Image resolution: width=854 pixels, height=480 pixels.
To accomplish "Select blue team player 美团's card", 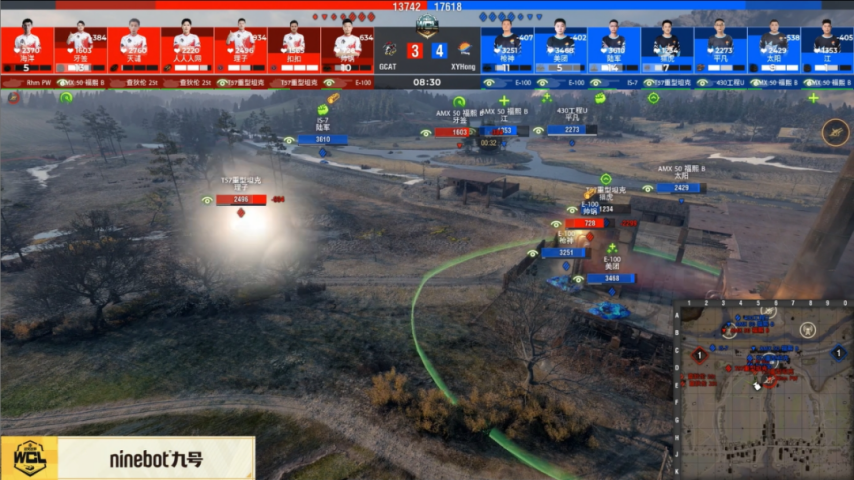I will click(561, 47).
